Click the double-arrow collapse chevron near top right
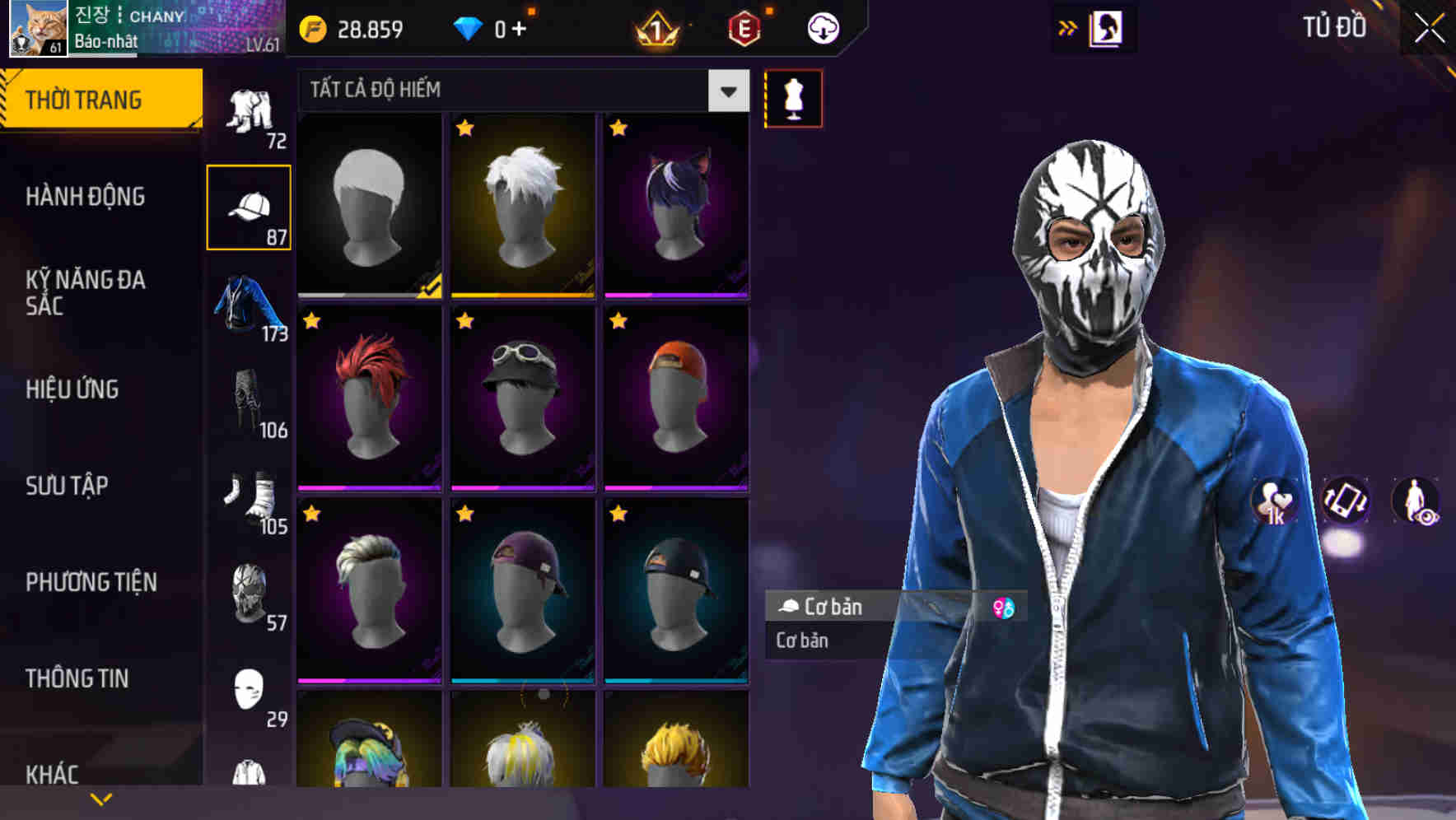Screen dimensions: 1456x820 point(1068,27)
